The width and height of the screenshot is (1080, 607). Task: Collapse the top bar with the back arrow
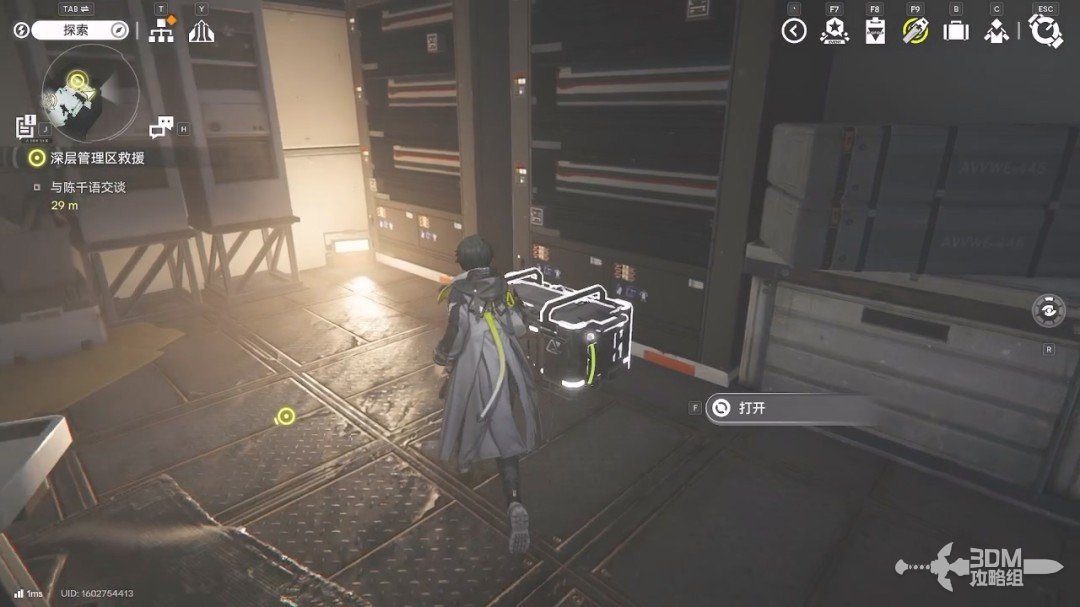[794, 31]
